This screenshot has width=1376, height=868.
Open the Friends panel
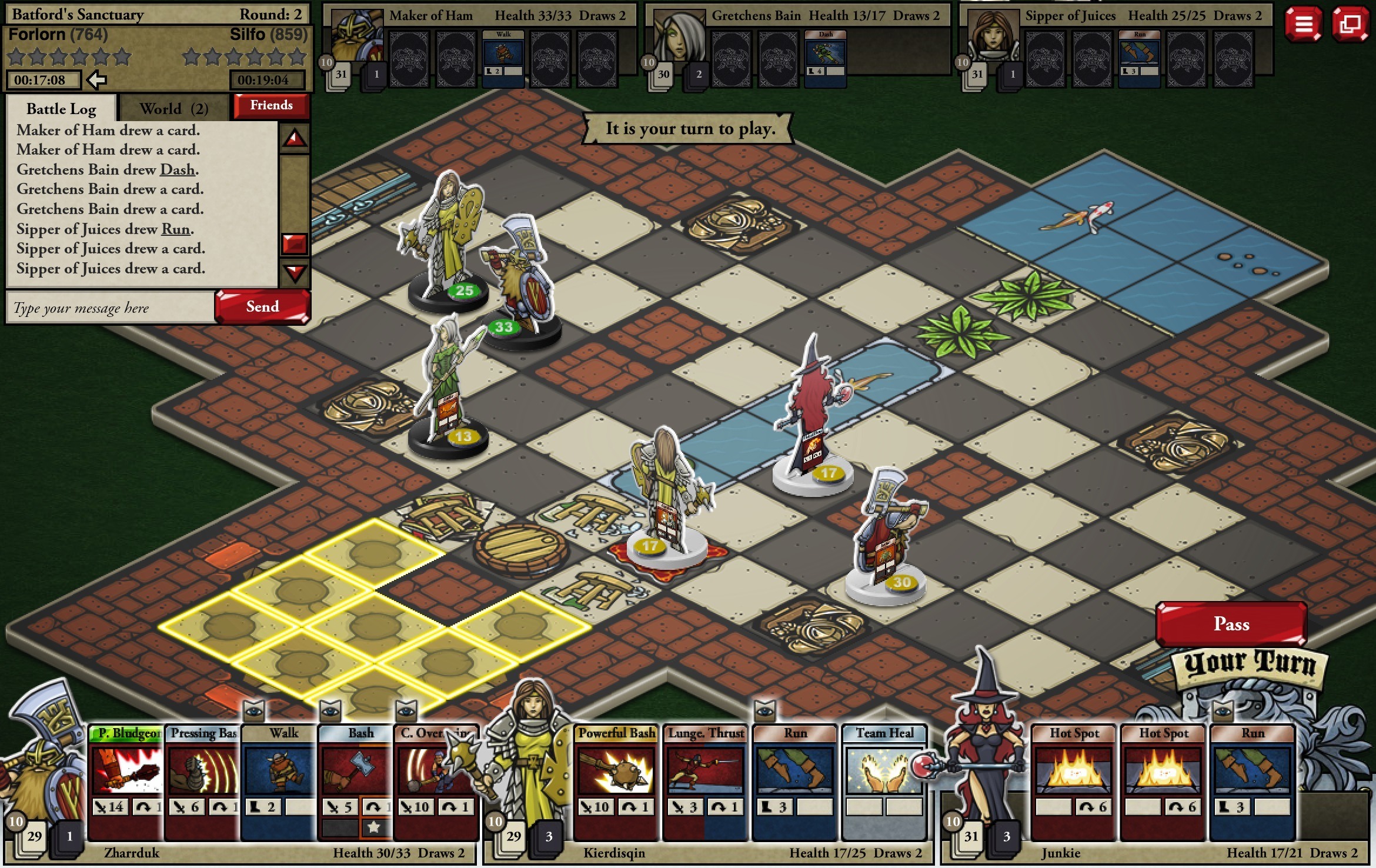[x=270, y=105]
